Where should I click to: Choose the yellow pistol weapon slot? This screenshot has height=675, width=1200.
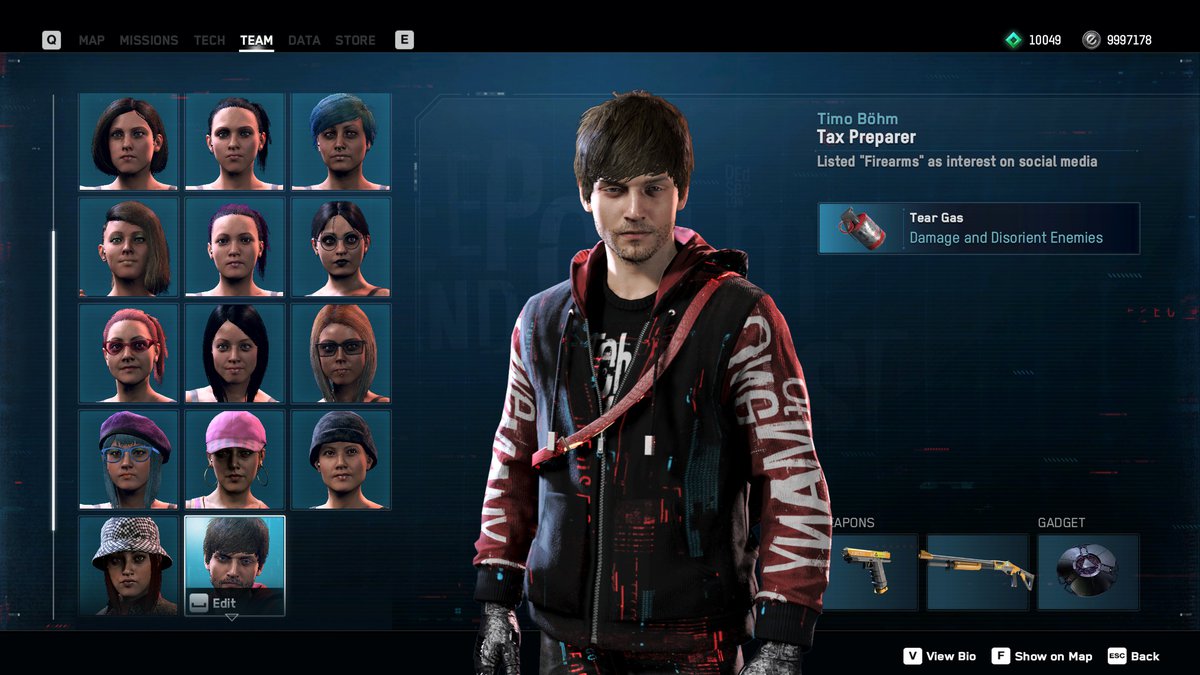(868, 572)
